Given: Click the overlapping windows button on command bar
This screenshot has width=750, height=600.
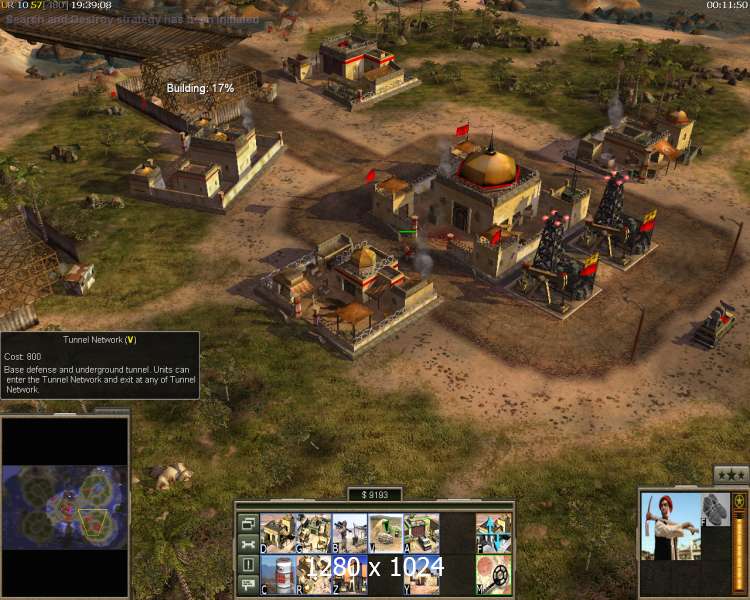Looking at the screenshot, I should pos(247,523).
